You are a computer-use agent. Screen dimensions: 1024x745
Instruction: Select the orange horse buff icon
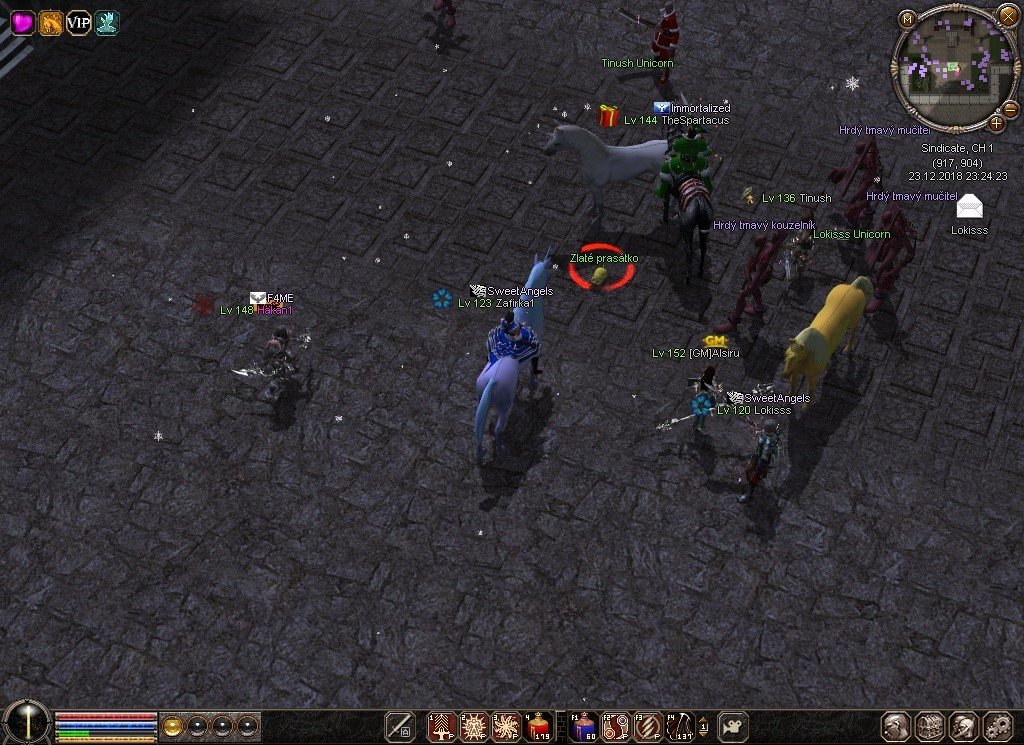point(51,22)
